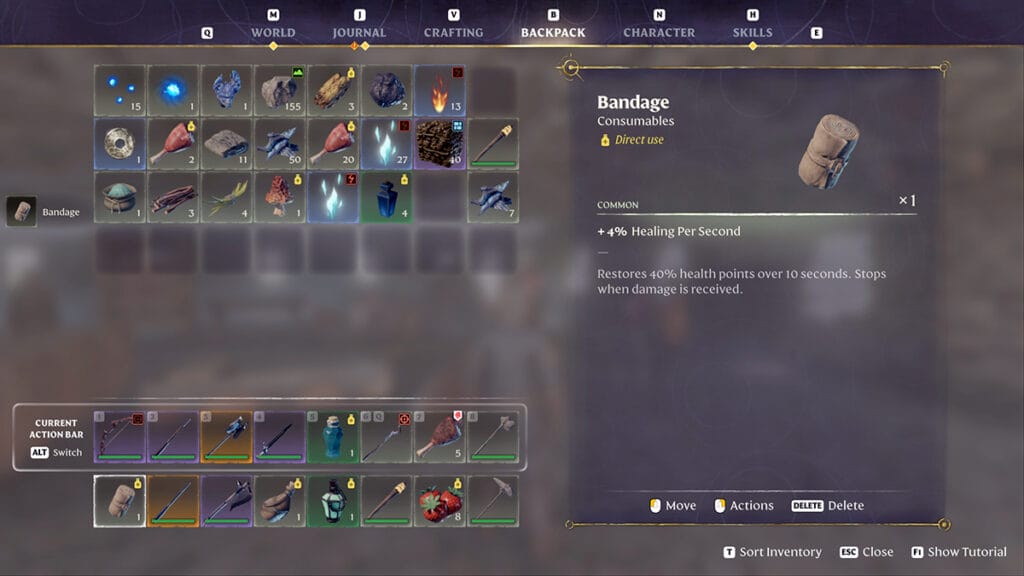Select the wood log stack of 3
This screenshot has height=576, width=1024.
(333, 91)
